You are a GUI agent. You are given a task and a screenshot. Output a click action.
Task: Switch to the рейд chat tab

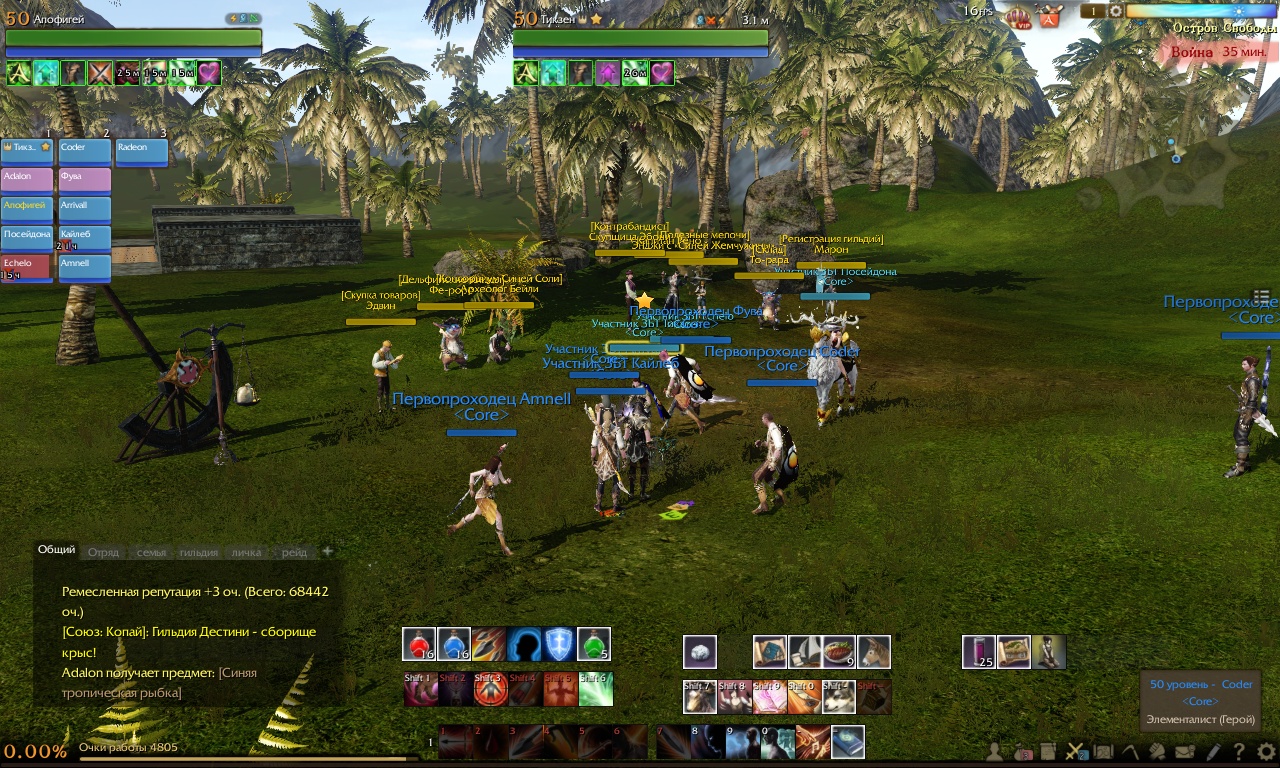pyautogui.click(x=294, y=552)
